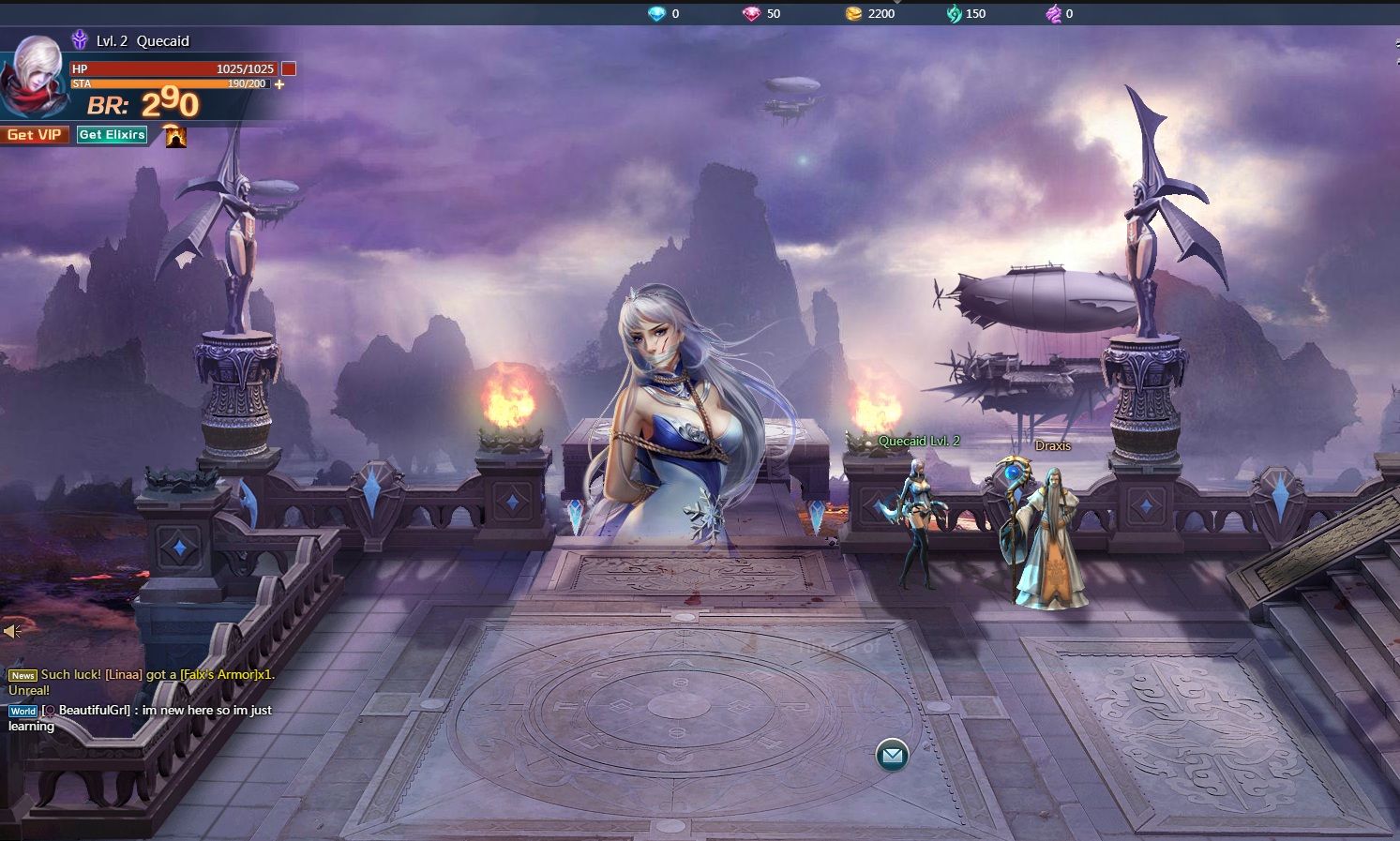
Task: Expand stamina options with the plus sign
Action: pyautogui.click(x=277, y=84)
